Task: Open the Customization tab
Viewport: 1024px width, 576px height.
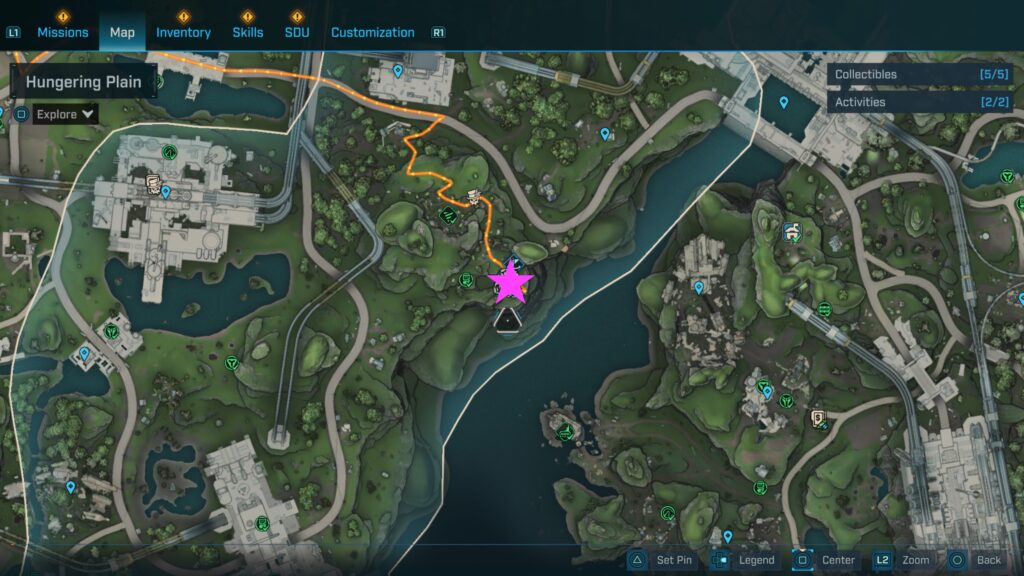Action: tap(372, 32)
